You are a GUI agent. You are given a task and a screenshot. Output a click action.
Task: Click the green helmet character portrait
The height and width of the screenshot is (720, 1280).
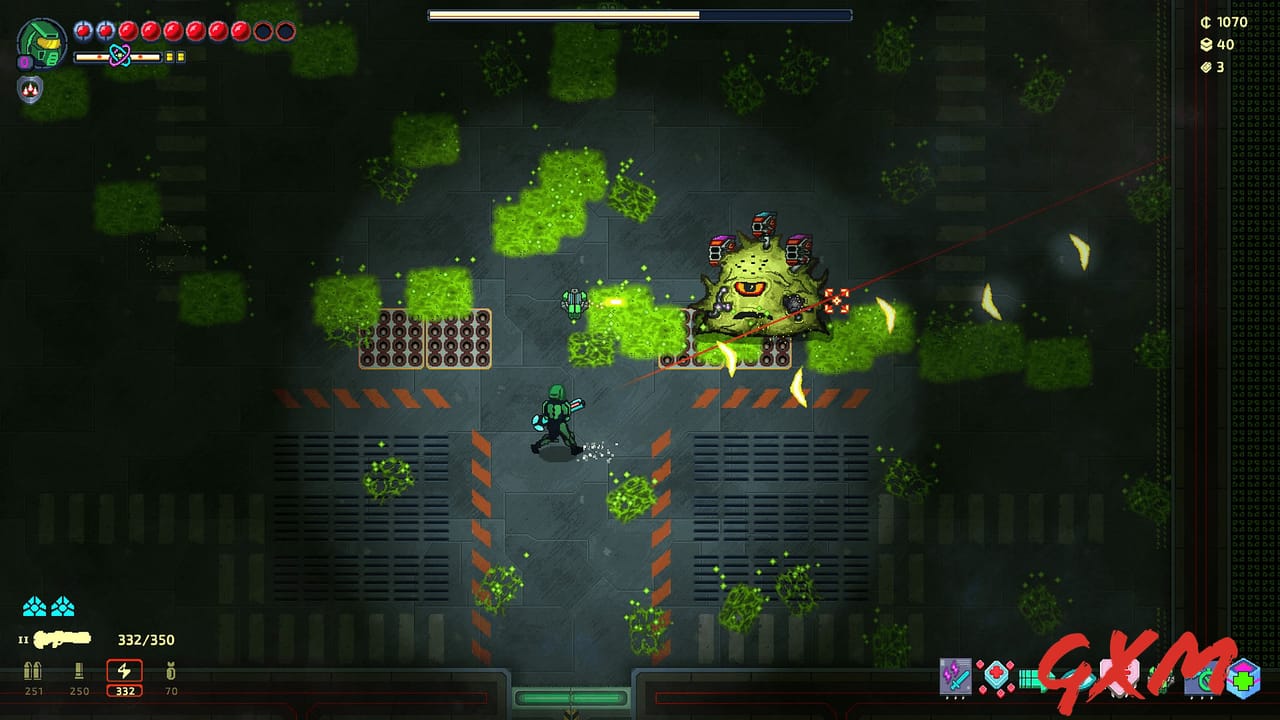click(42, 44)
